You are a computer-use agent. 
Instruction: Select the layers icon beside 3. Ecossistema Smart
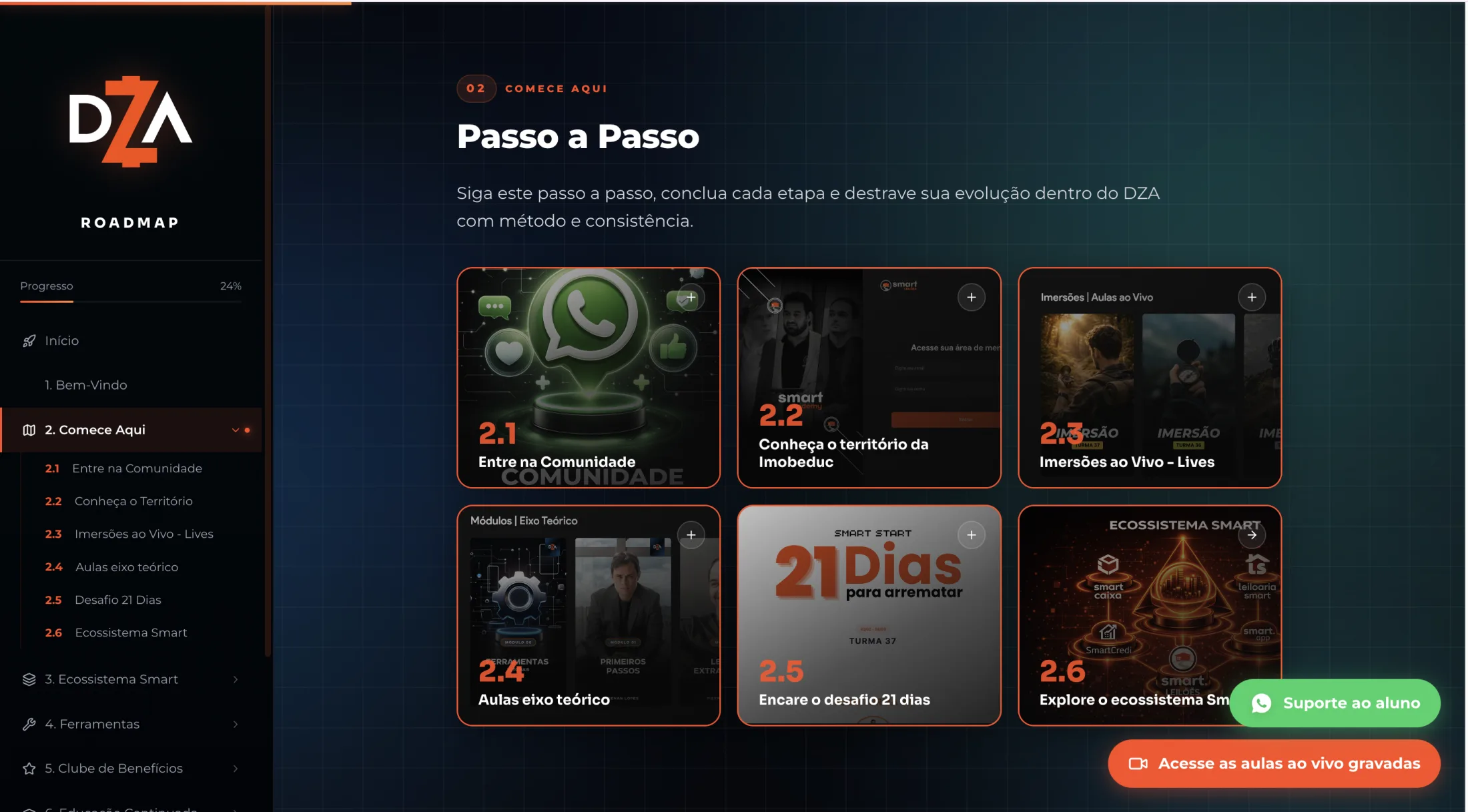point(28,679)
